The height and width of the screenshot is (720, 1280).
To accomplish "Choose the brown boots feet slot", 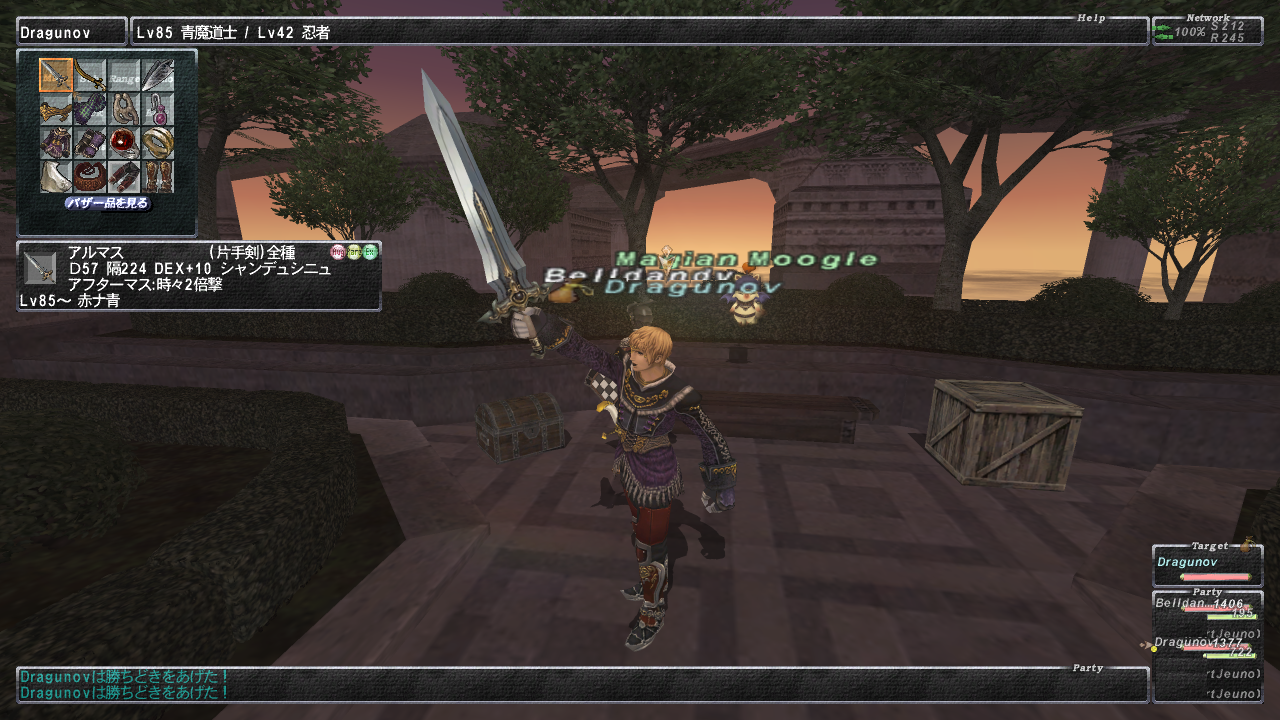I will click(x=158, y=177).
